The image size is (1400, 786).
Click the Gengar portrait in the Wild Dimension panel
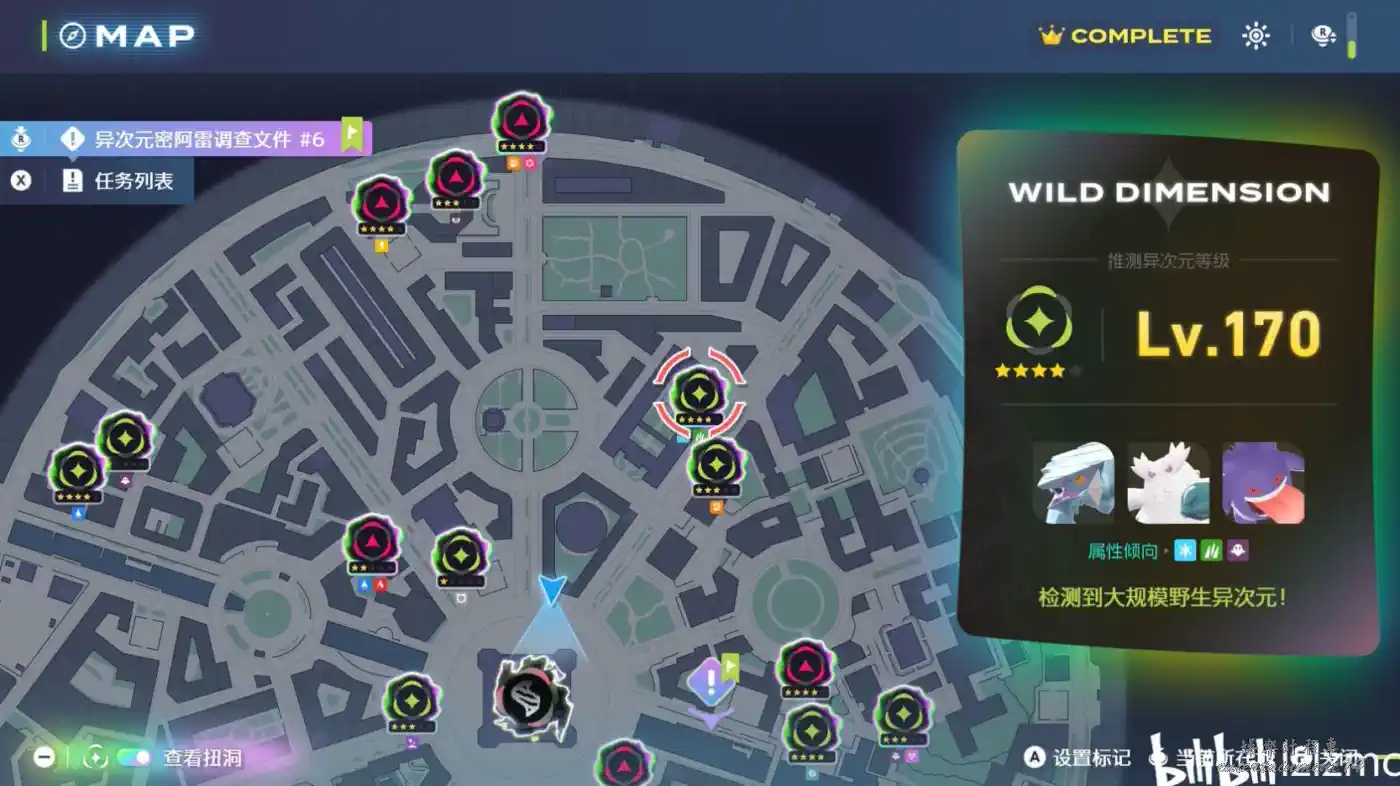[1262, 483]
